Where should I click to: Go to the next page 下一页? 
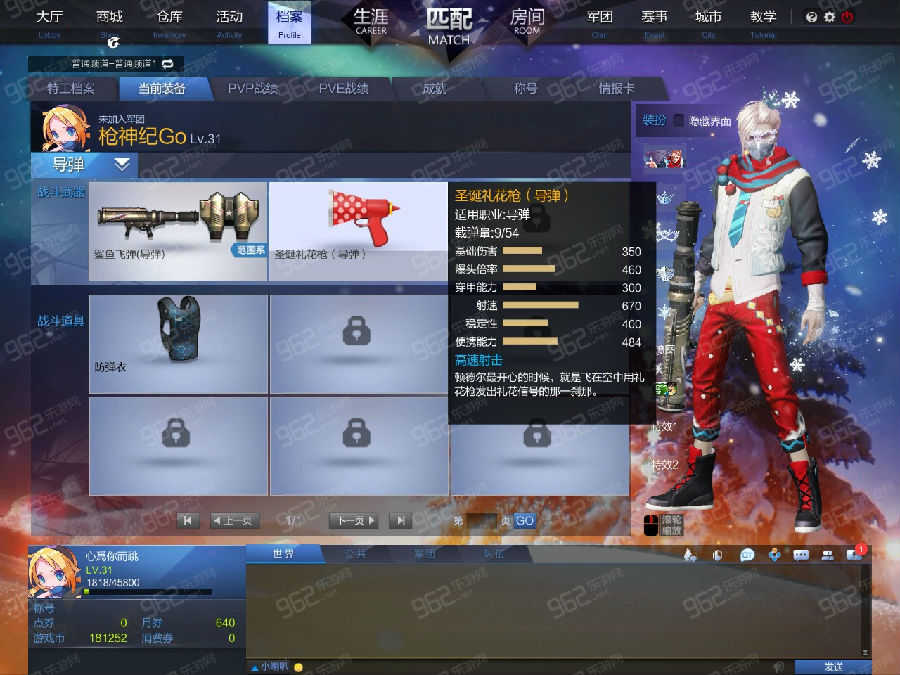click(x=355, y=520)
